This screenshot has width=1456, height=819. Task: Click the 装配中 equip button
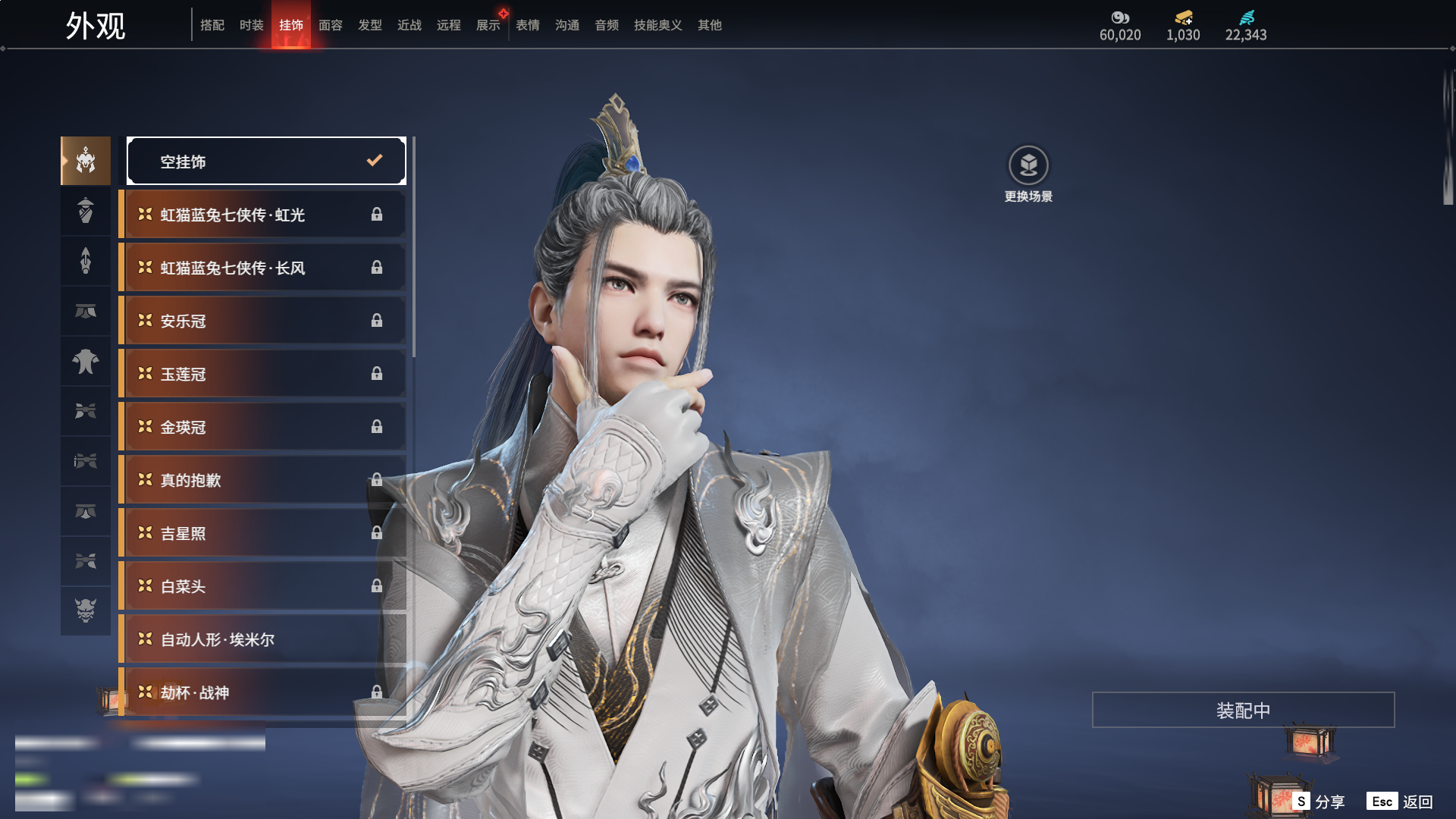pyautogui.click(x=1243, y=710)
